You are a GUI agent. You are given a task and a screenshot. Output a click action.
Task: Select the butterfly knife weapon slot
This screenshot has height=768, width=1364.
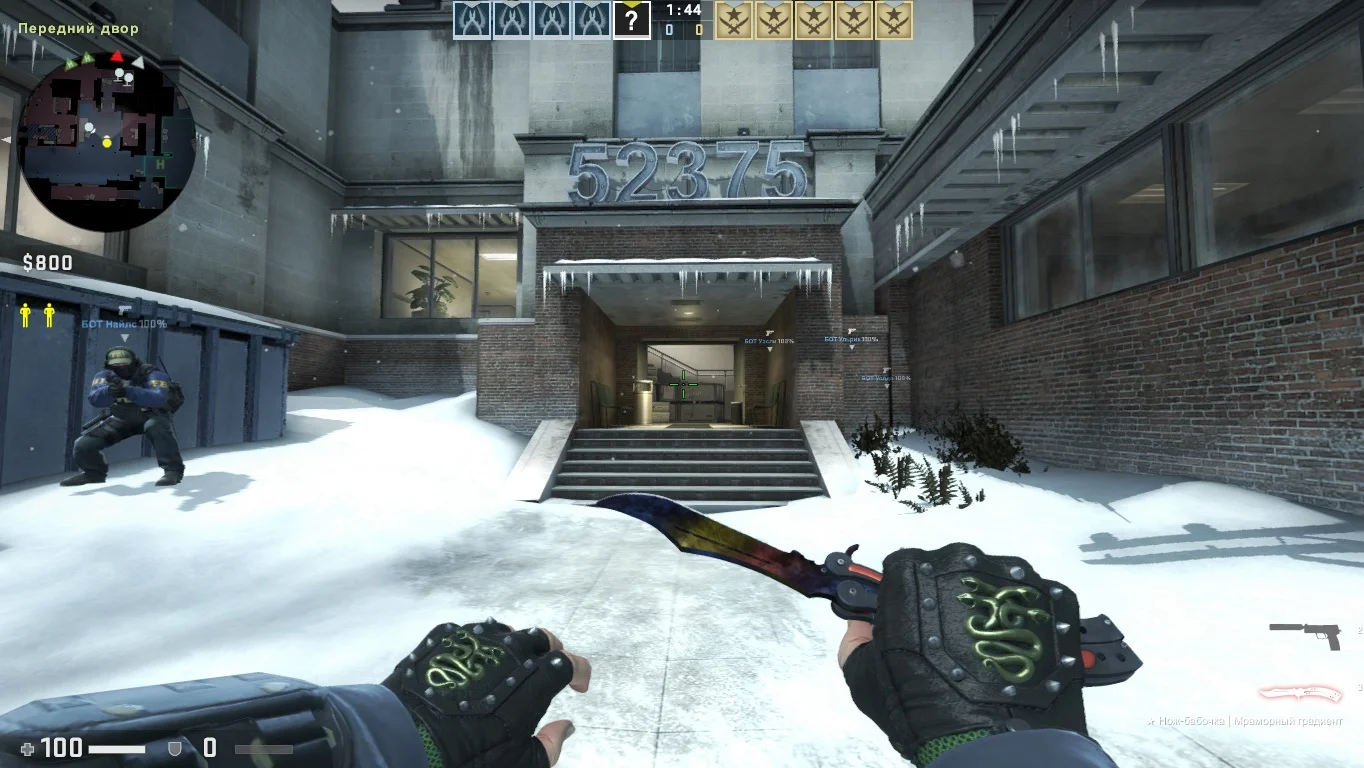[x=1298, y=693]
